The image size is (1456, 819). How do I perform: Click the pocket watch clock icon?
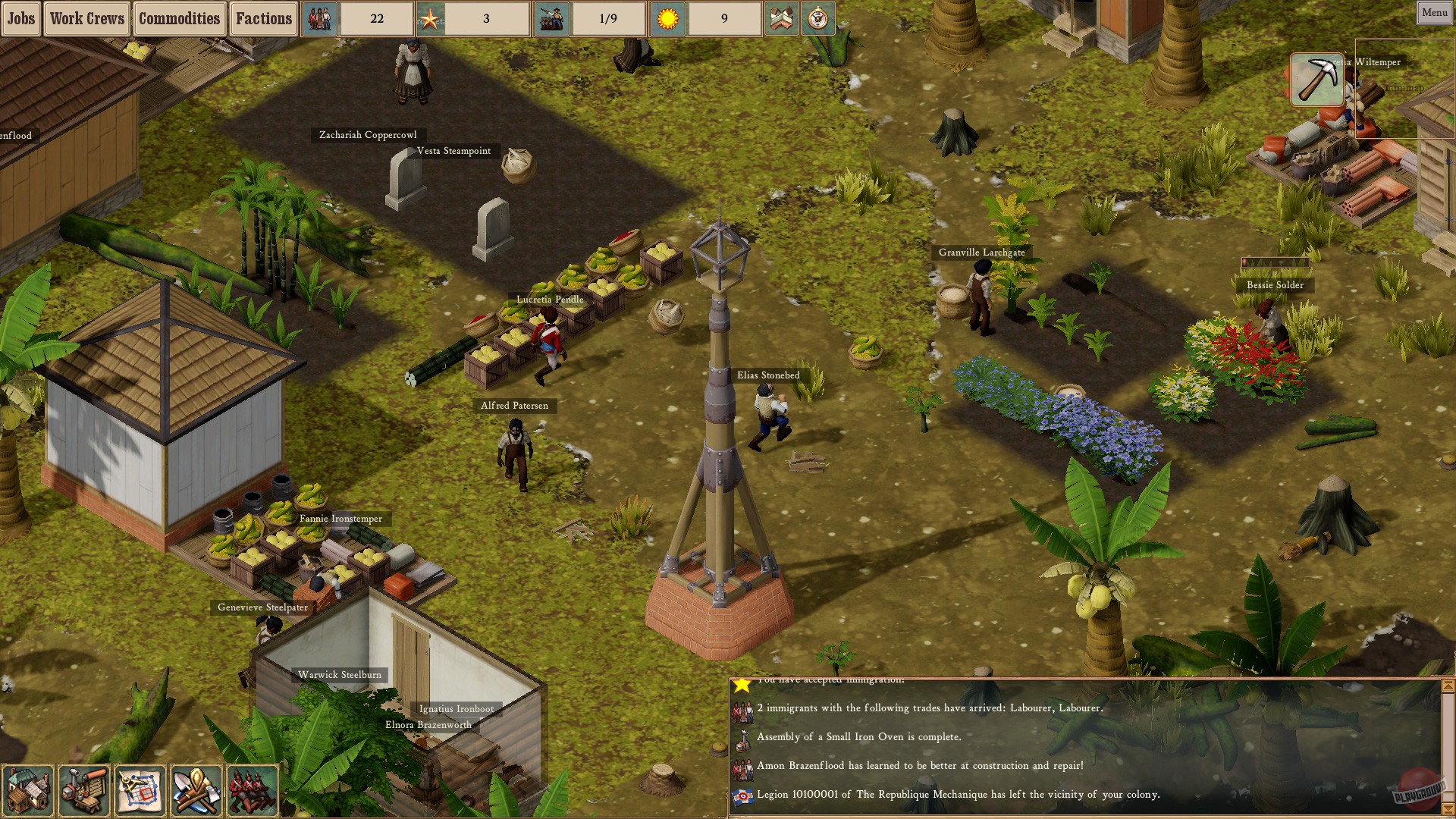point(817,19)
